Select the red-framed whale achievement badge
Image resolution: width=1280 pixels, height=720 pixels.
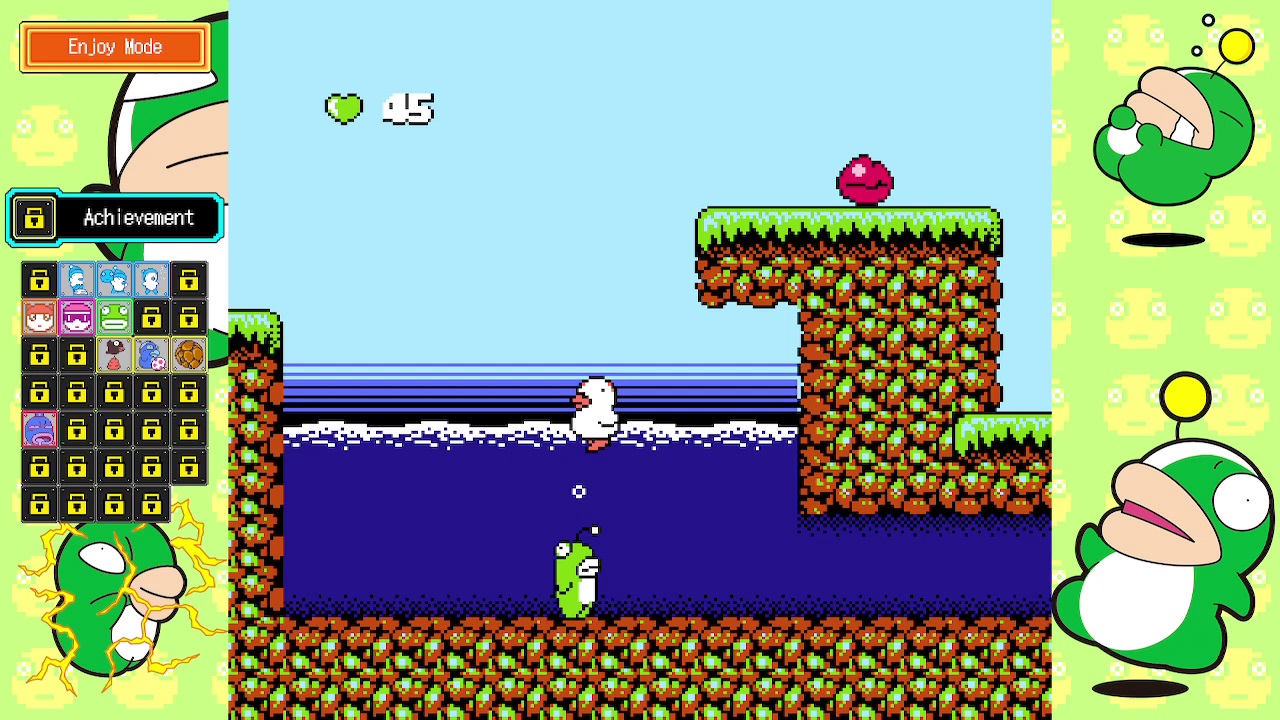click(x=39, y=430)
